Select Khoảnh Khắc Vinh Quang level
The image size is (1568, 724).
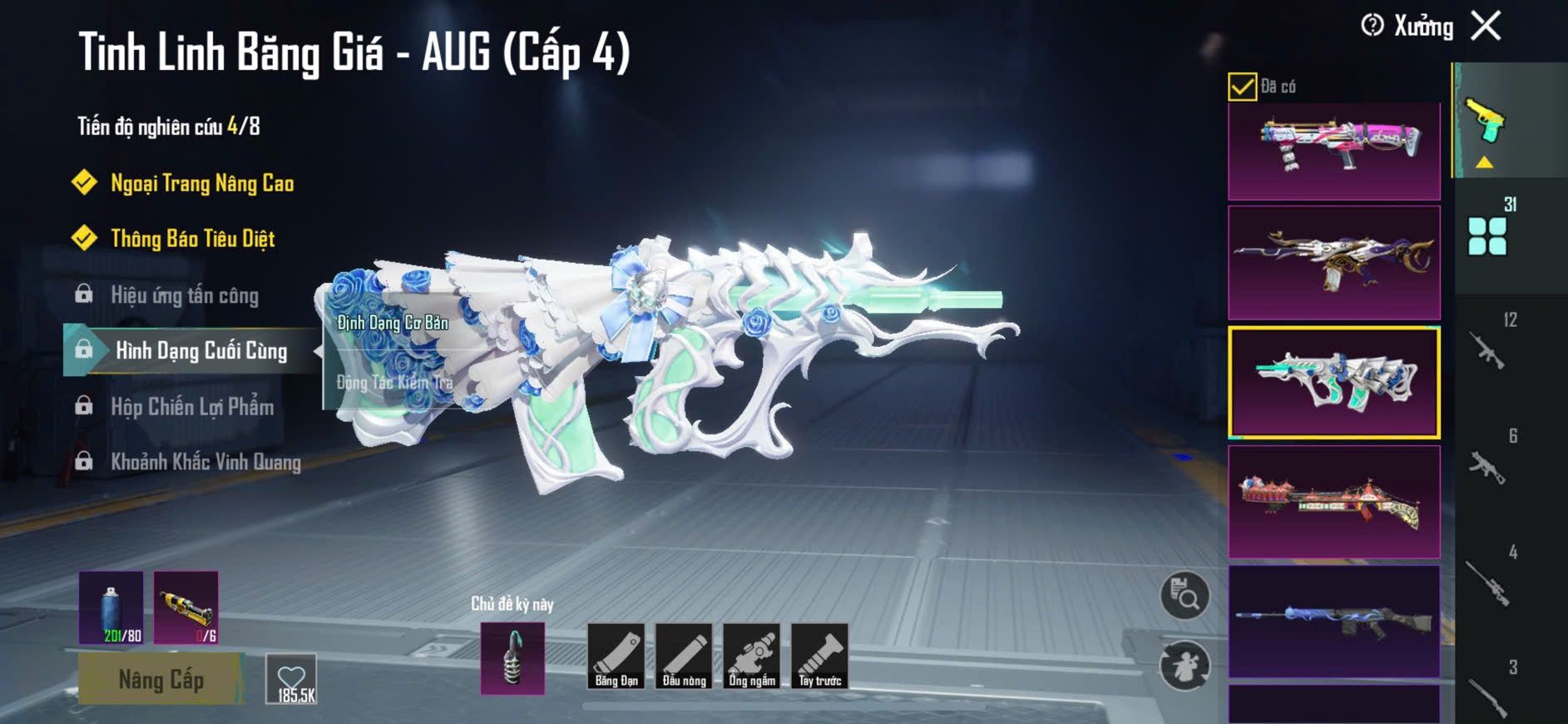point(205,462)
